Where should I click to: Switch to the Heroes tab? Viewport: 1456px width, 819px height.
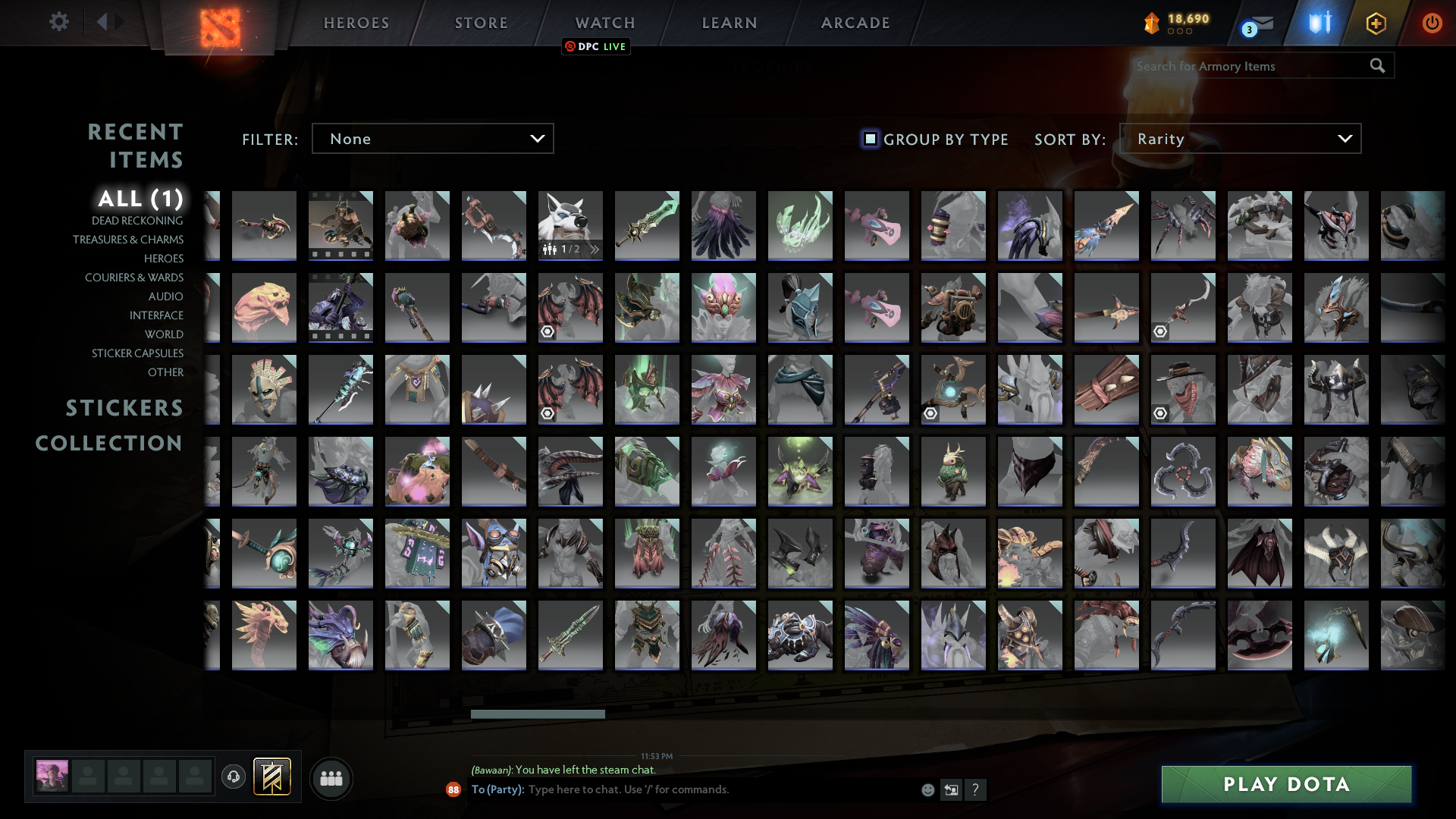[355, 23]
